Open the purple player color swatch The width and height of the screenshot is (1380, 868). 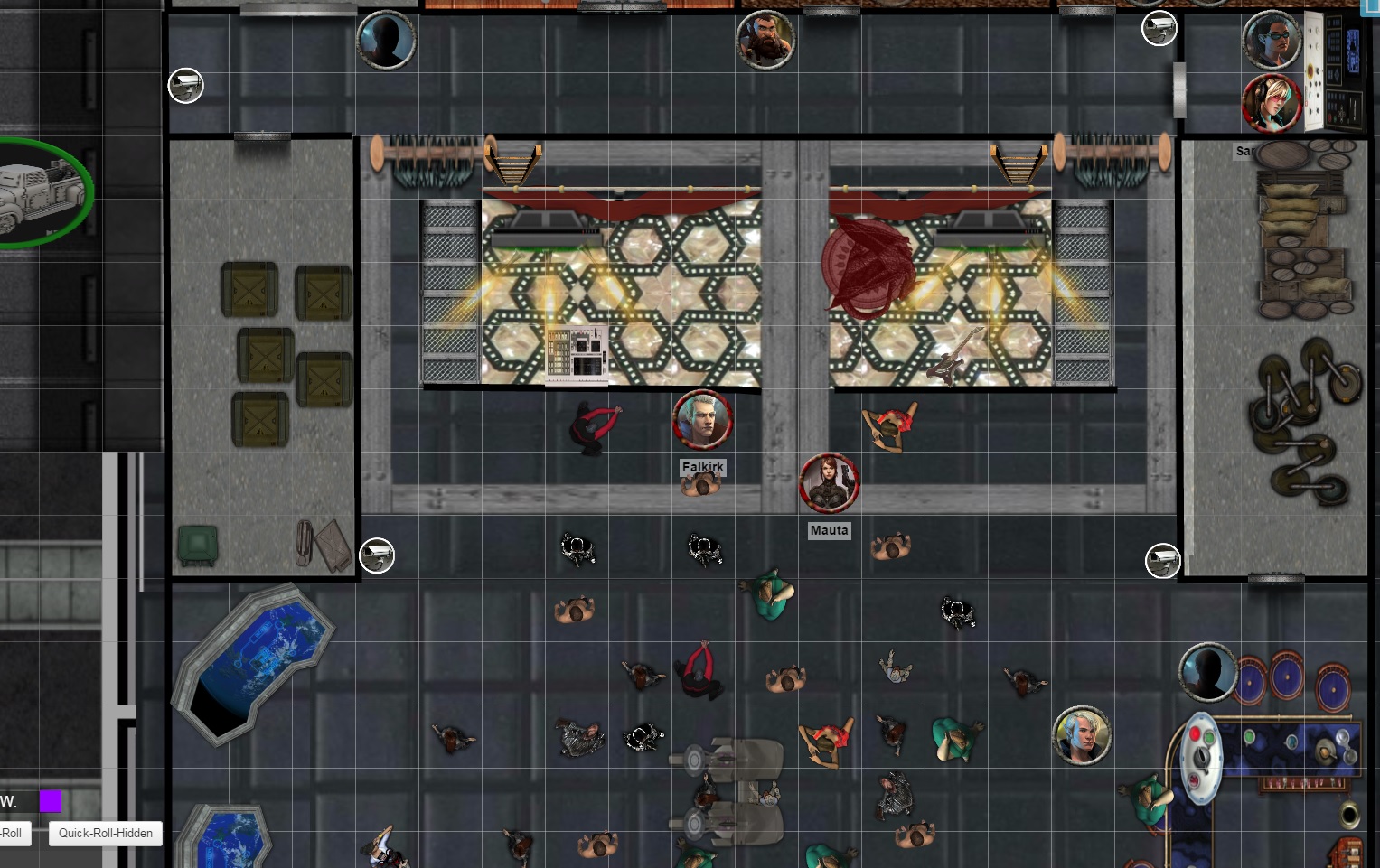pos(51,801)
